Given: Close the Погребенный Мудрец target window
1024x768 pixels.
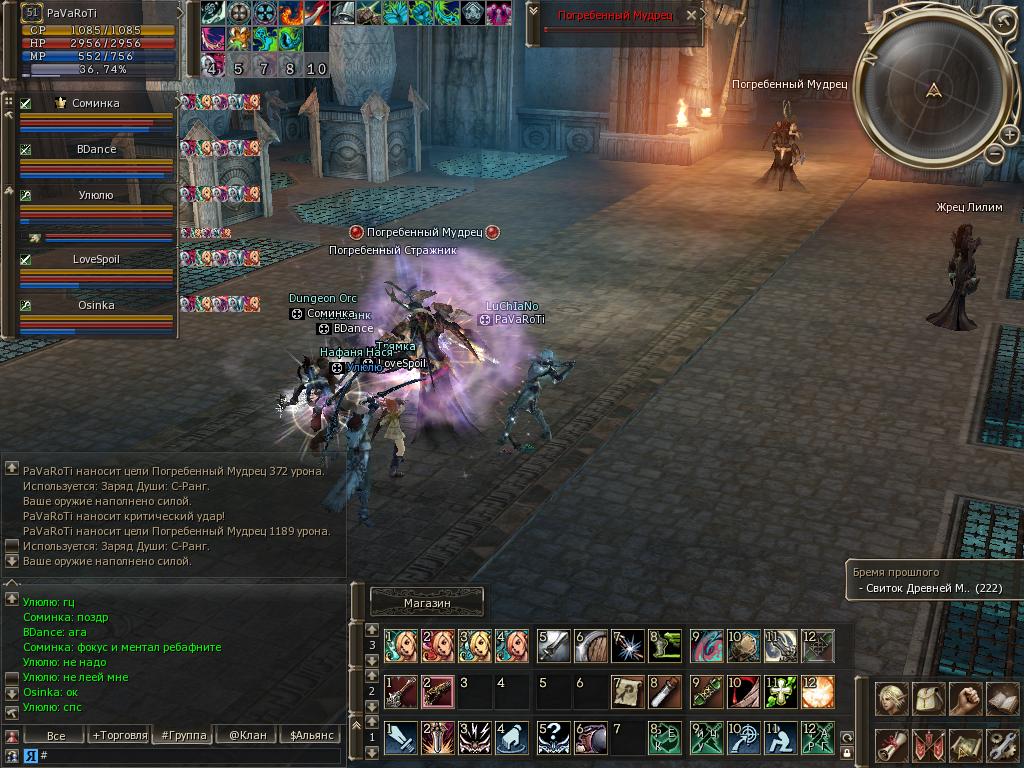Looking at the screenshot, I should 691,15.
